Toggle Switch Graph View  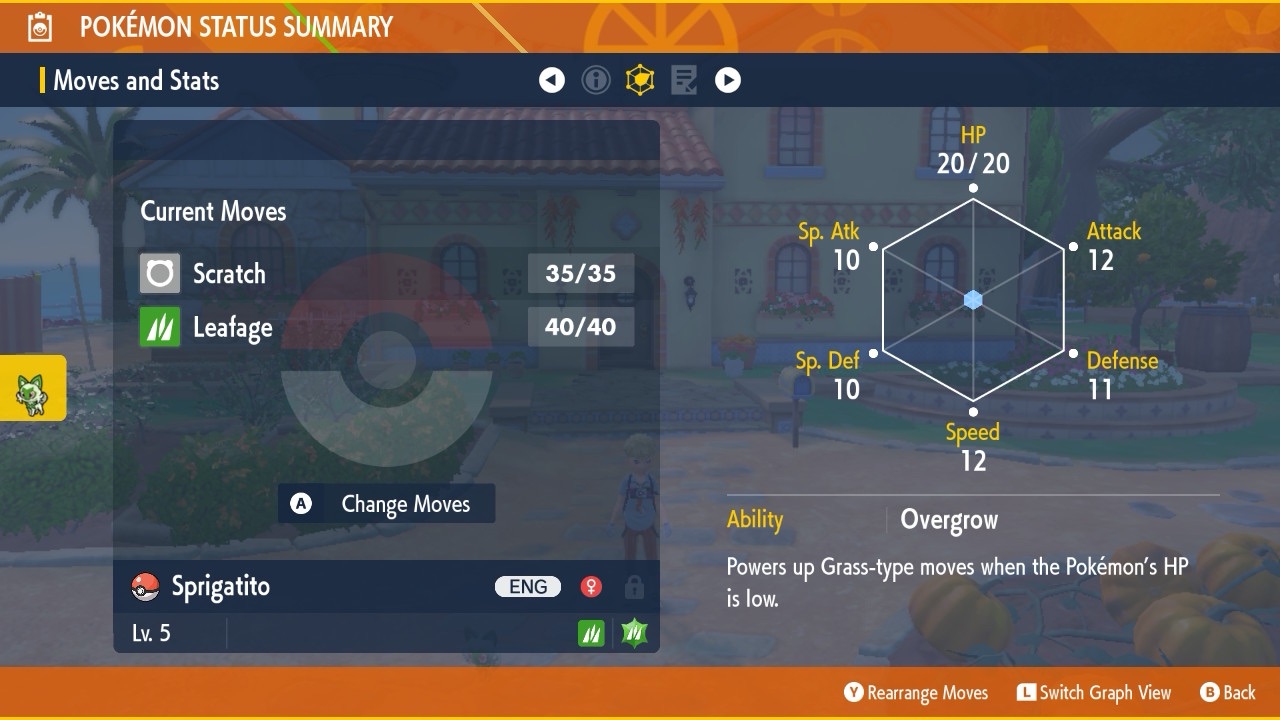[1094, 692]
